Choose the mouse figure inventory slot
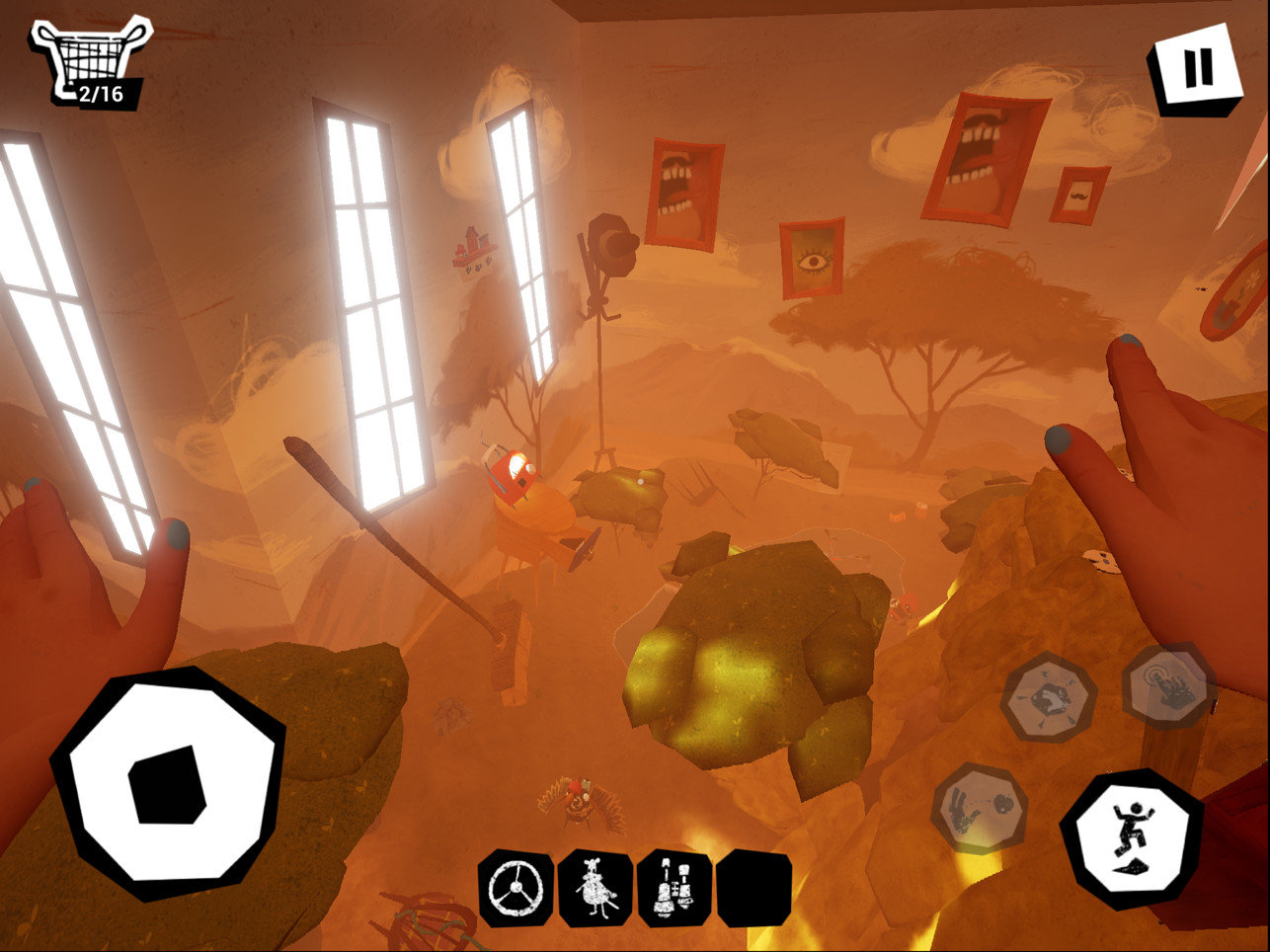1270x952 pixels. 595,889
